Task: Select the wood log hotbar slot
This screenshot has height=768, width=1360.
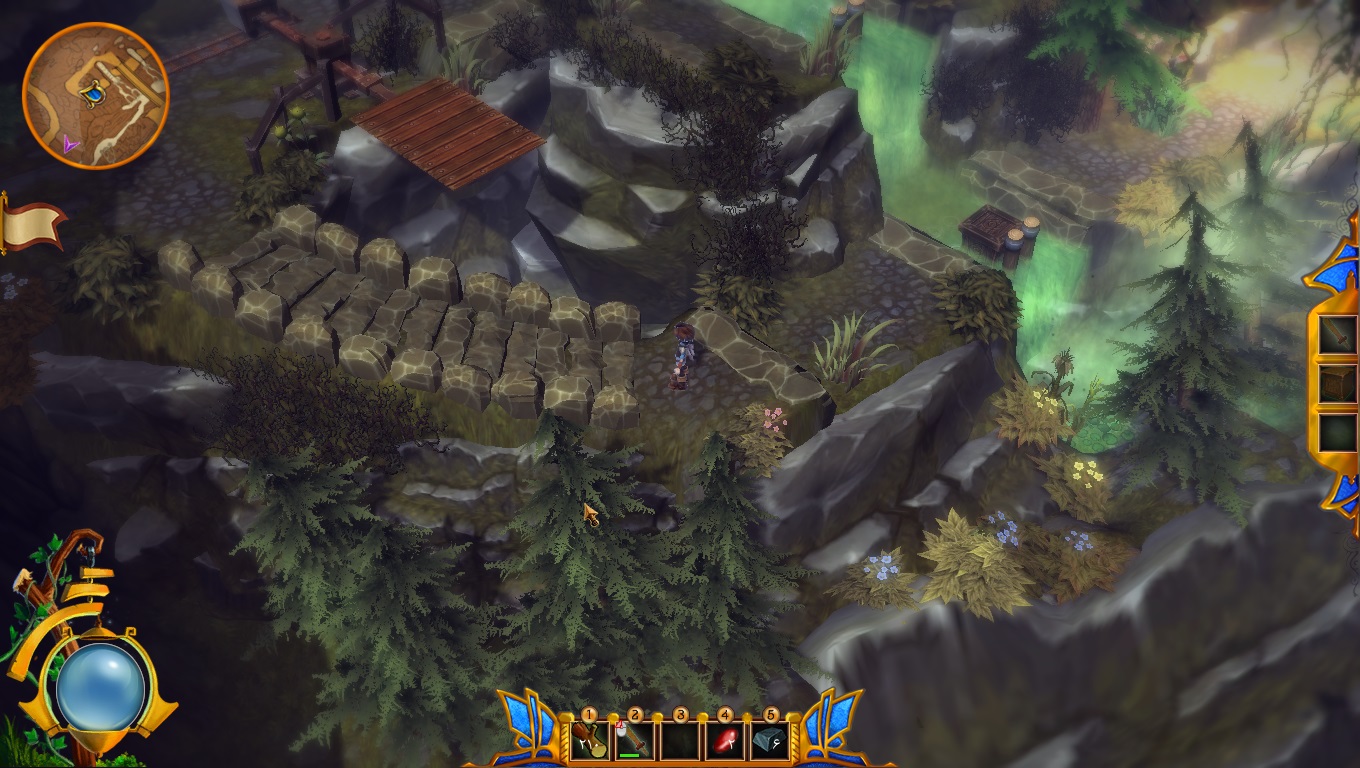Action: pyautogui.click(x=588, y=741)
